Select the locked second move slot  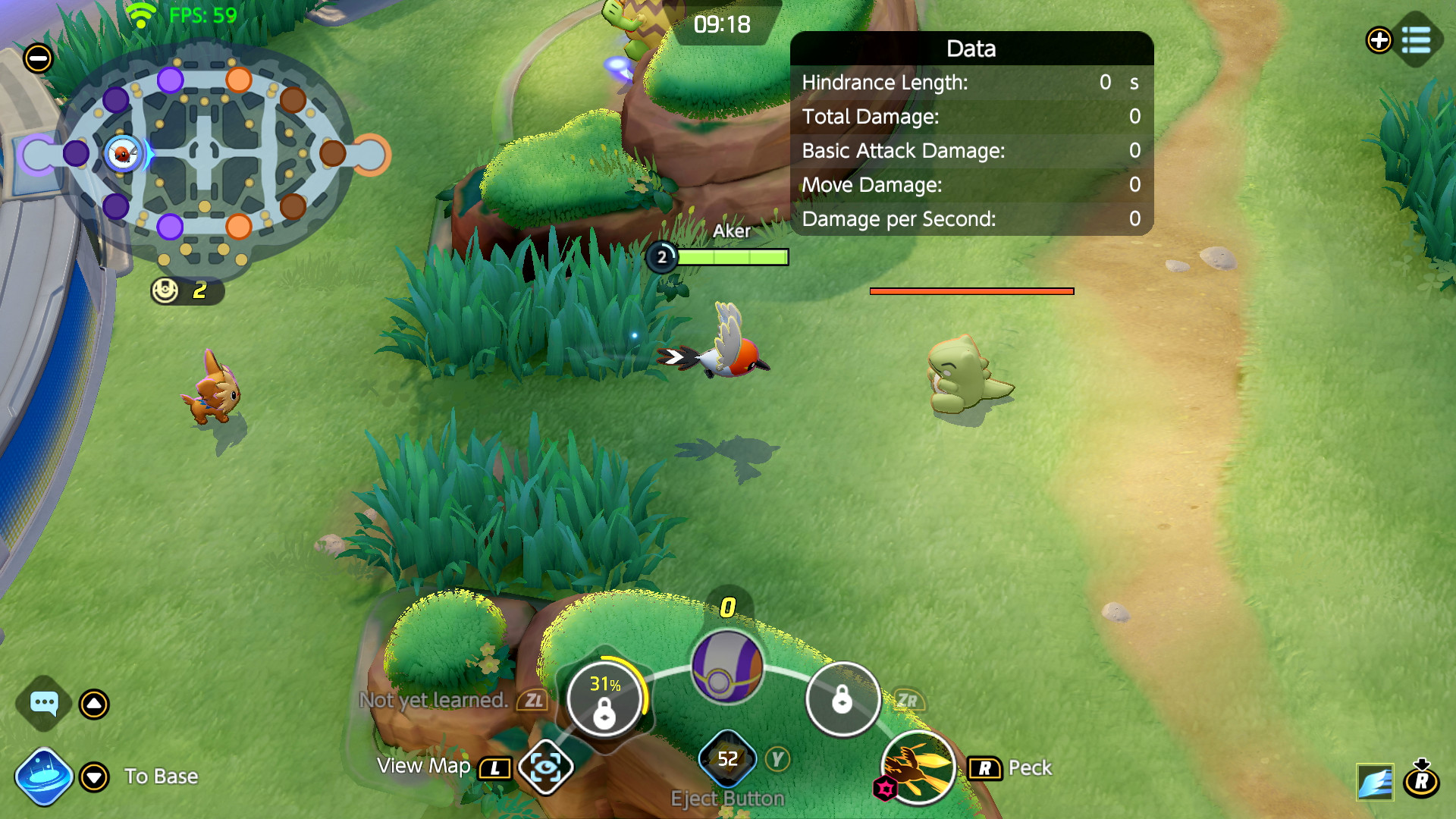click(x=843, y=699)
